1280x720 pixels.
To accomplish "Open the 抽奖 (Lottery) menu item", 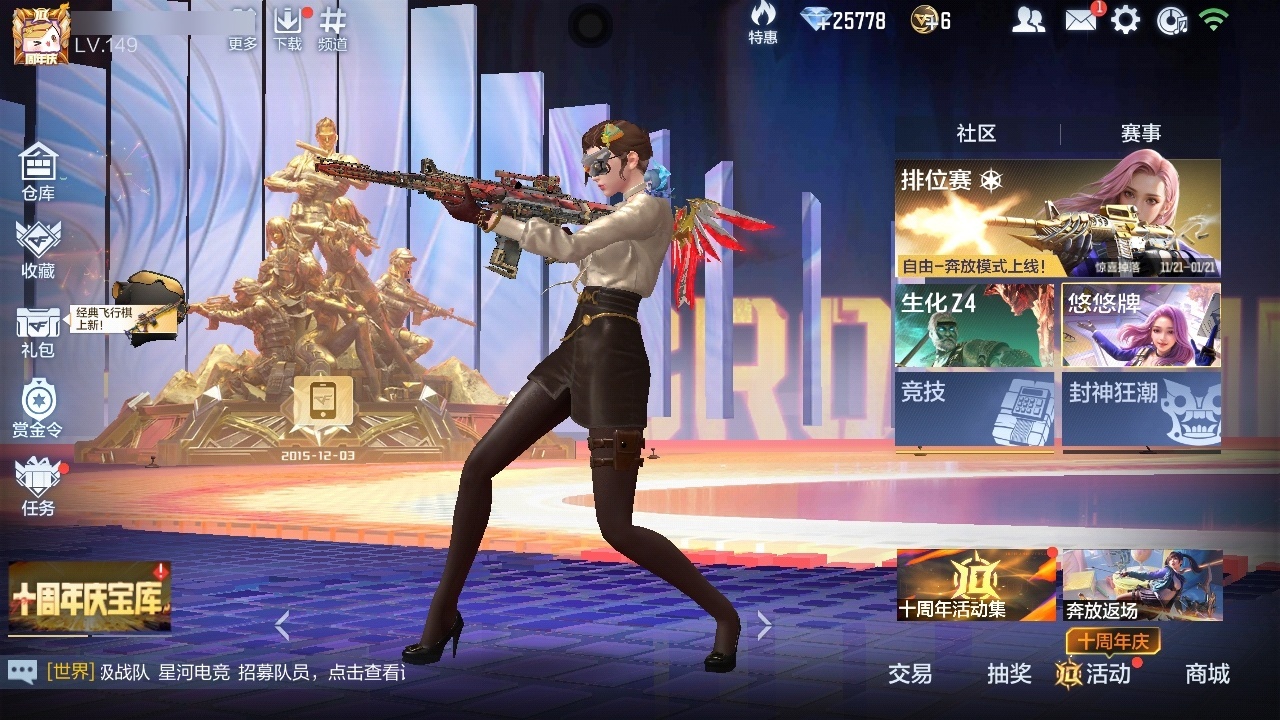I will click(x=1010, y=675).
